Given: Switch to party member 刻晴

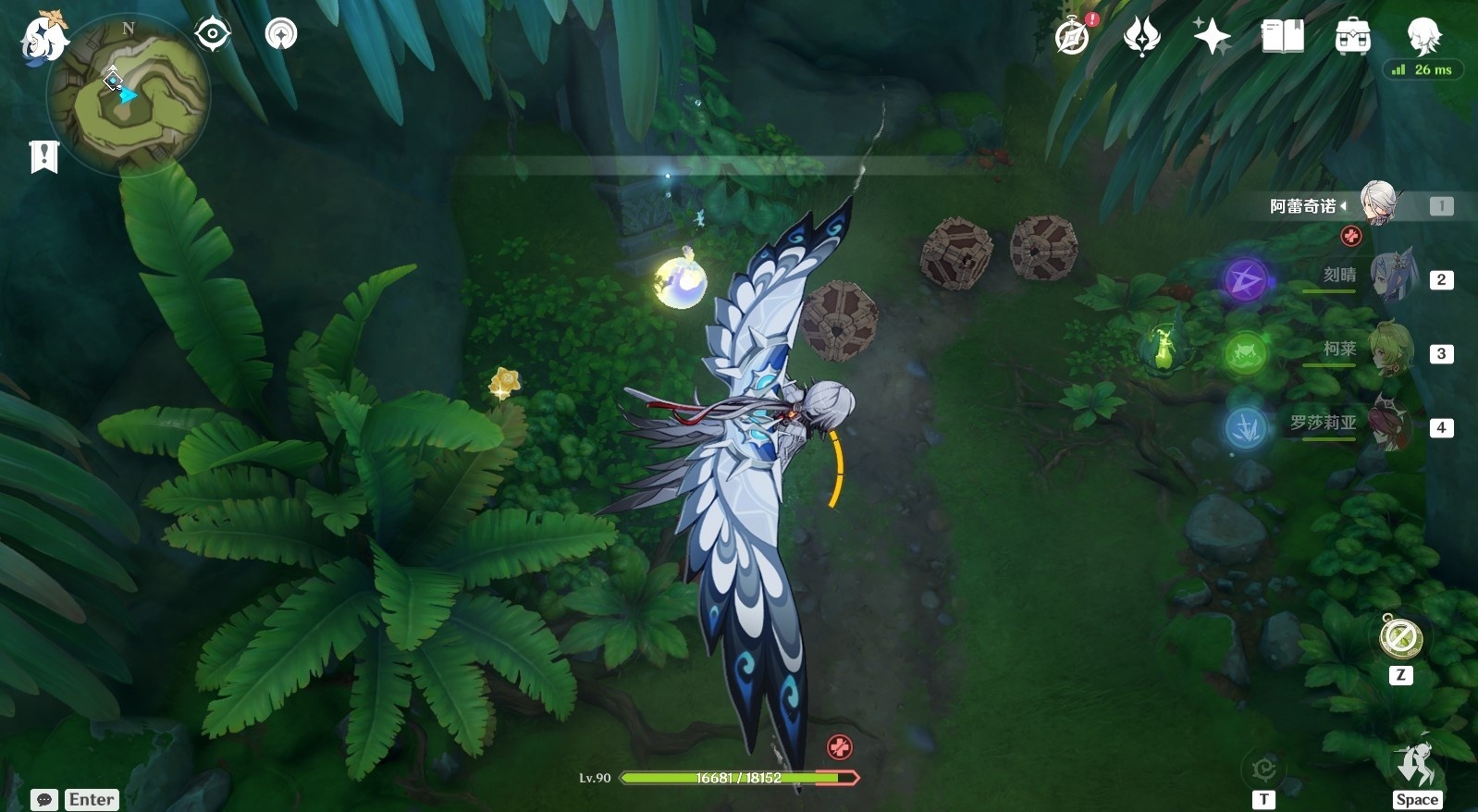Looking at the screenshot, I should tap(1390, 277).
